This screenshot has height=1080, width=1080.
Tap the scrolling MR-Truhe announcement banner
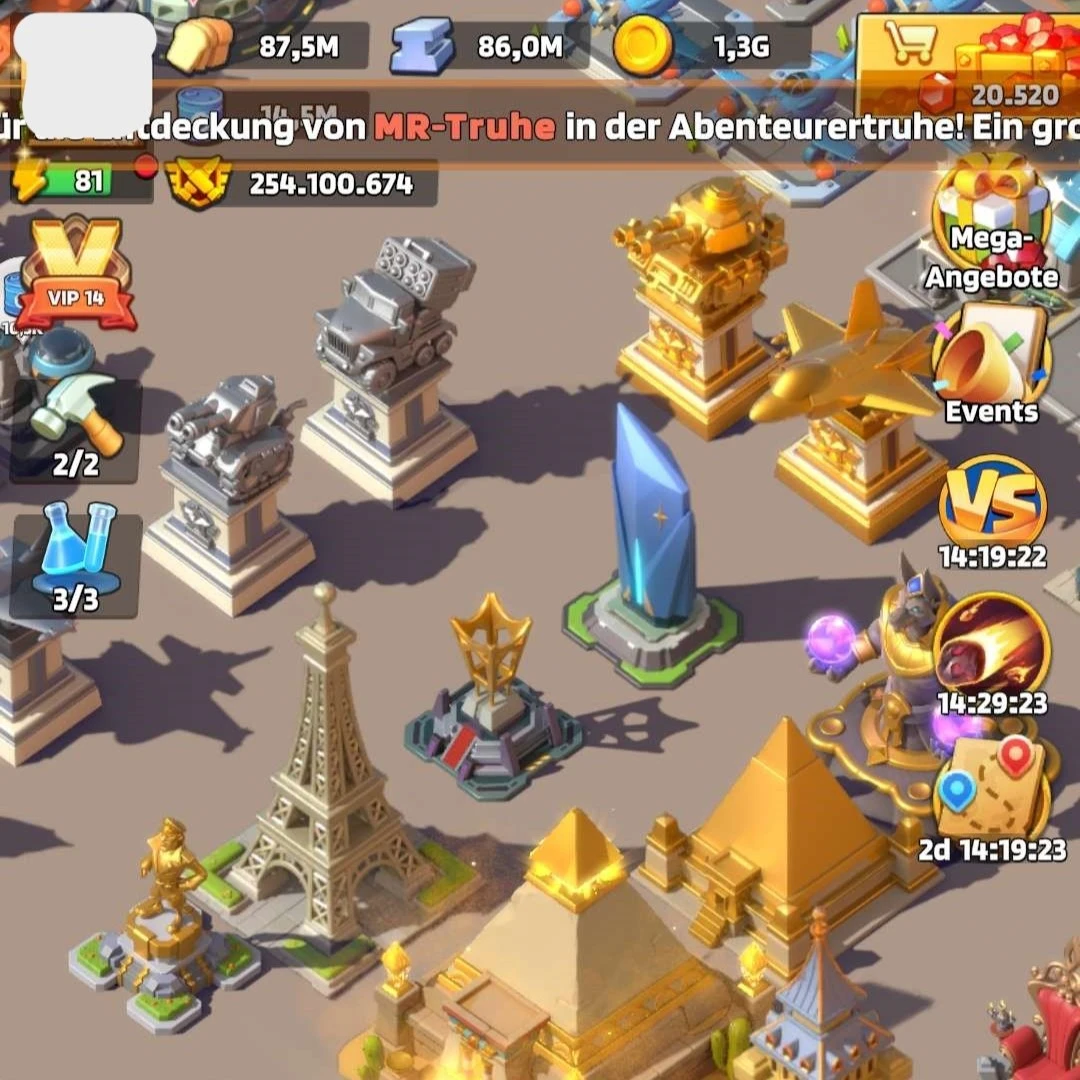tap(540, 127)
